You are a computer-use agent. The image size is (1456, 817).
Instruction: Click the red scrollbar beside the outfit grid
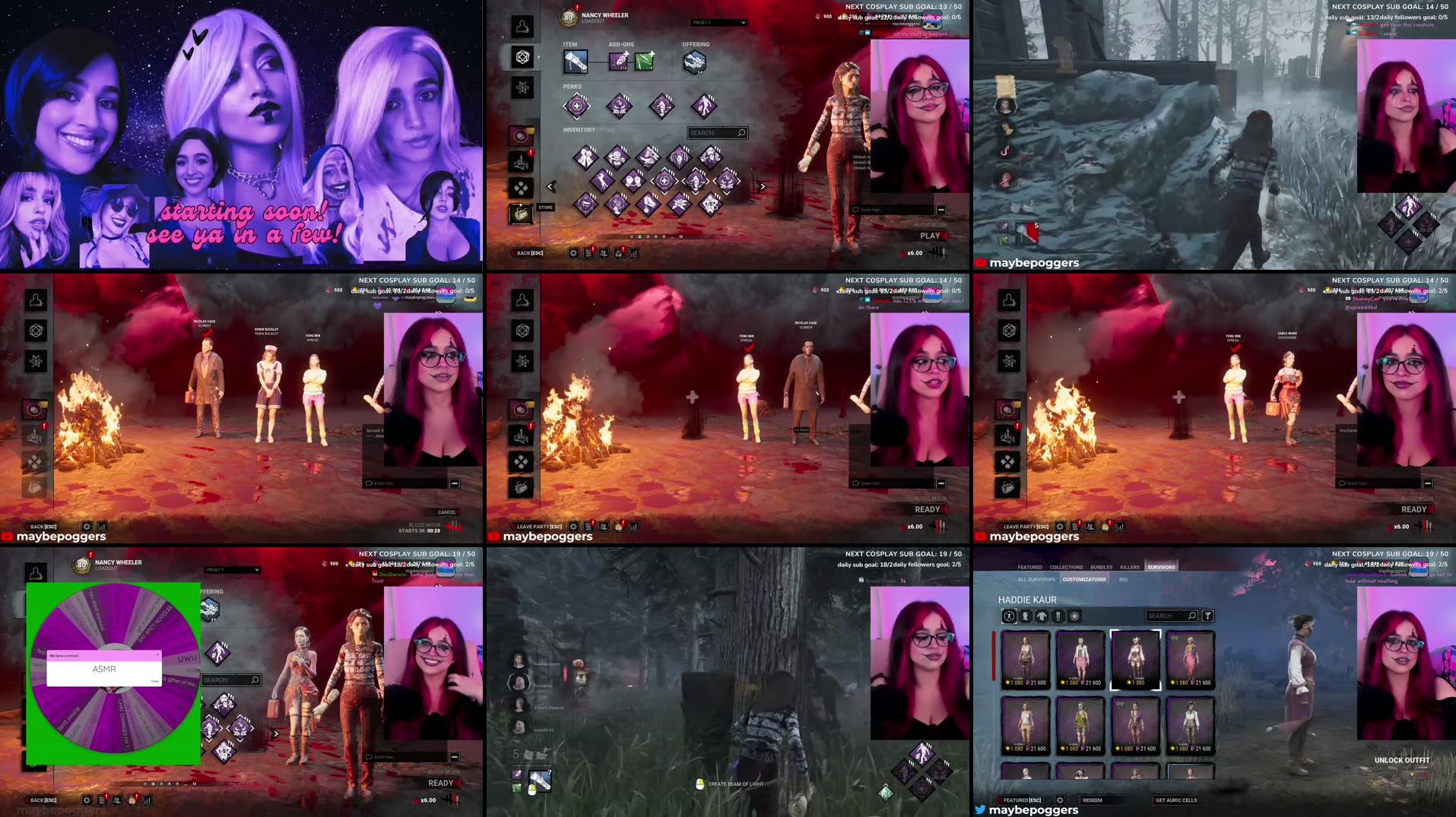(994, 656)
